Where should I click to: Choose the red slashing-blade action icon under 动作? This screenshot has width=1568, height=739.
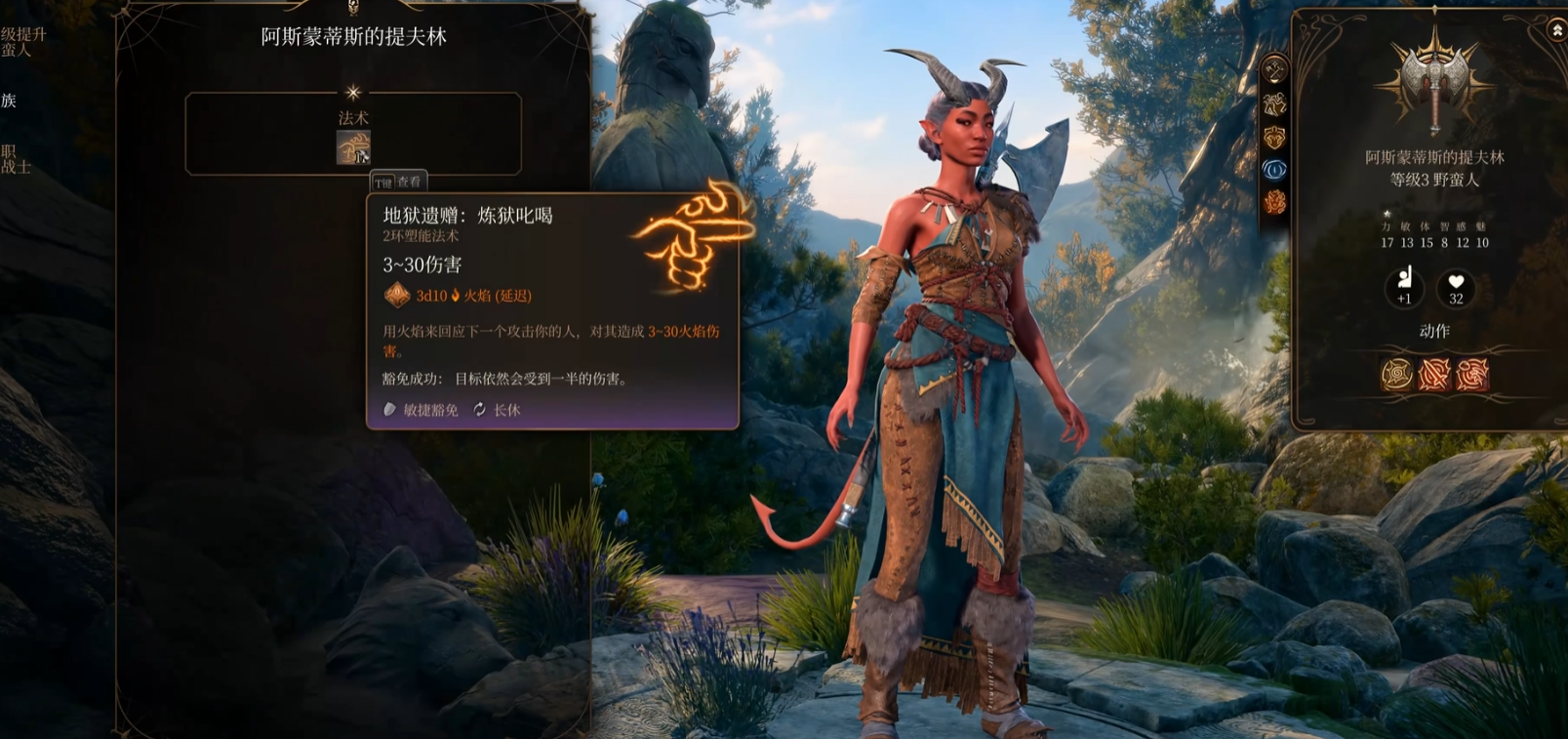pos(1434,374)
